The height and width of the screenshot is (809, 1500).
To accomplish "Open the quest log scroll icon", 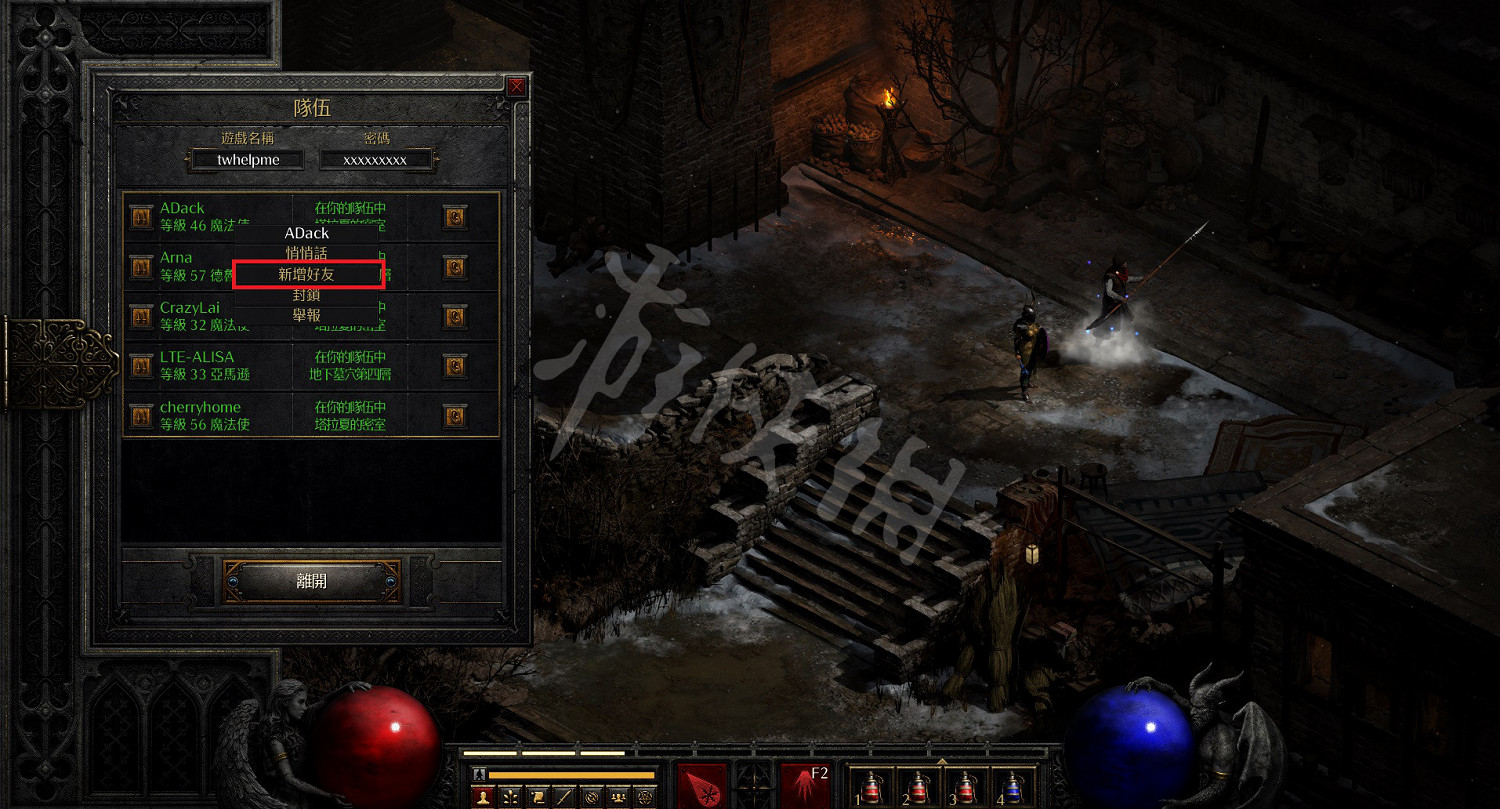I will 537,797.
